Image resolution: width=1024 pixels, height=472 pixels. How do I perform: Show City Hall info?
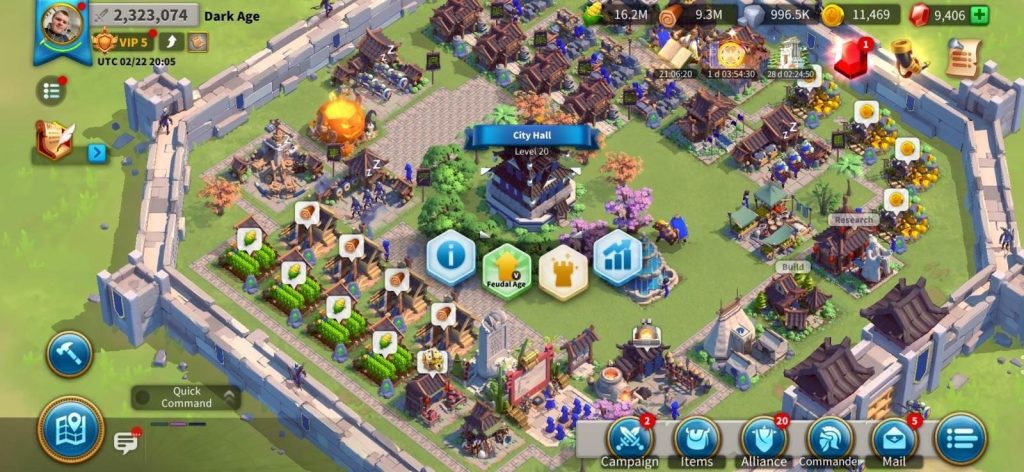[451, 257]
